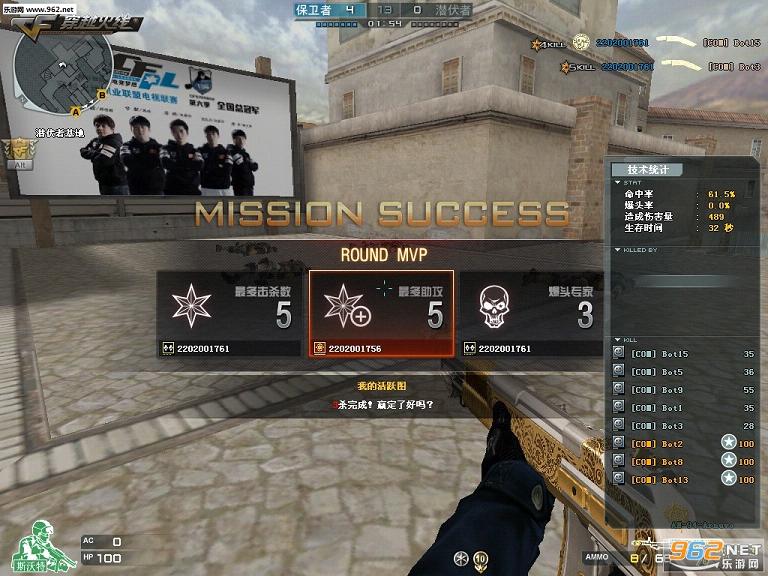Collapse the KILL list section
Screen dimensions: 768x576
point(617,340)
